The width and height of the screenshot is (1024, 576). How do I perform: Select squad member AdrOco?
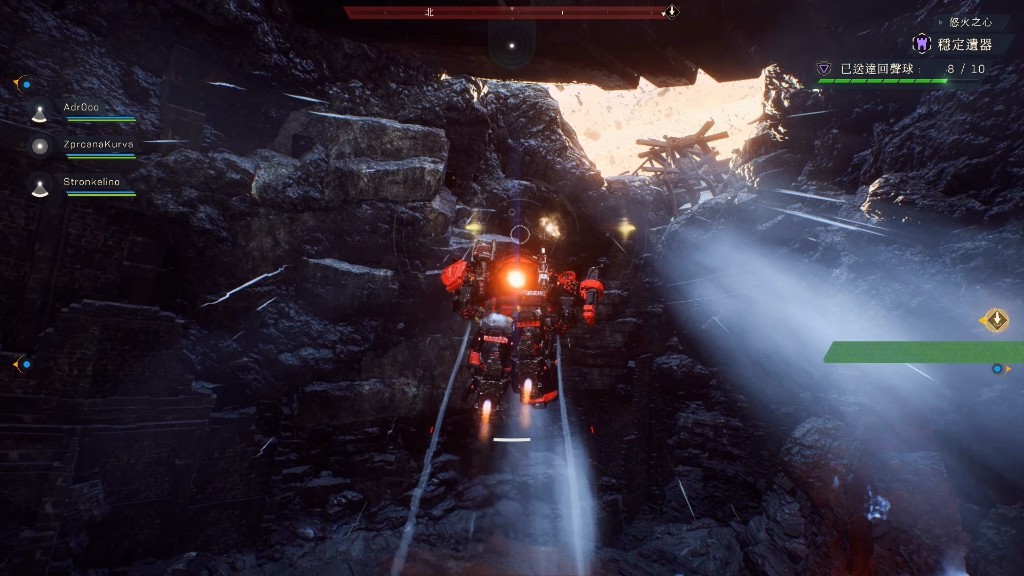pos(82,108)
